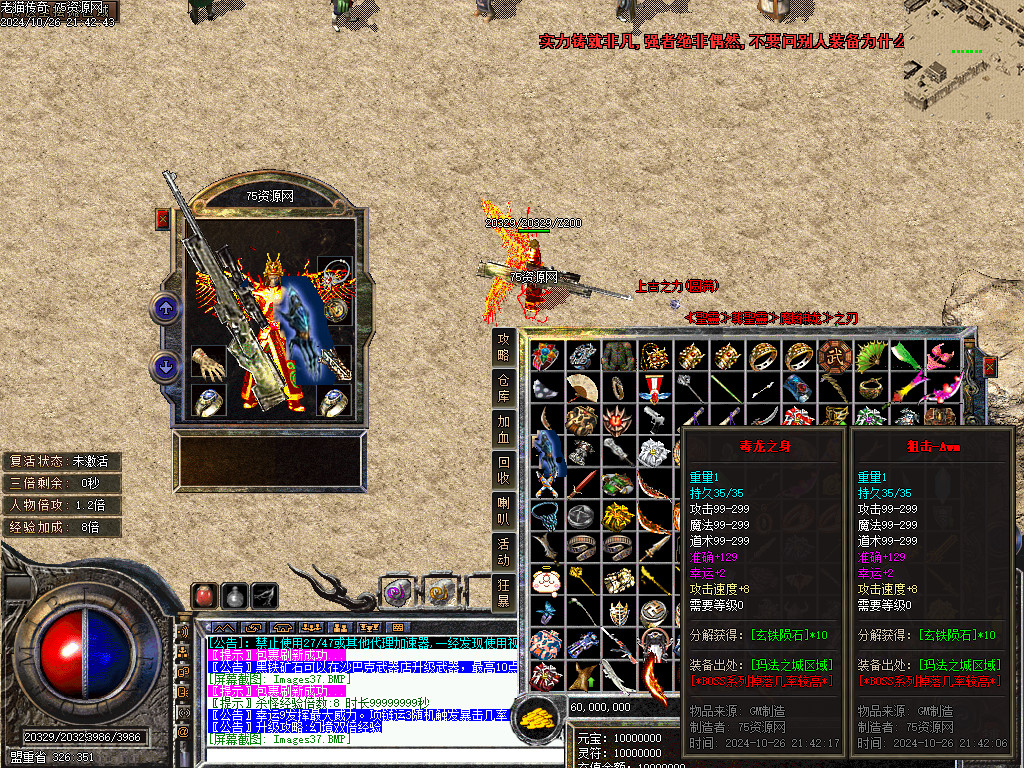Select the green fan item in bag
Image resolution: width=1024 pixels, height=768 pixels.
[x=871, y=355]
